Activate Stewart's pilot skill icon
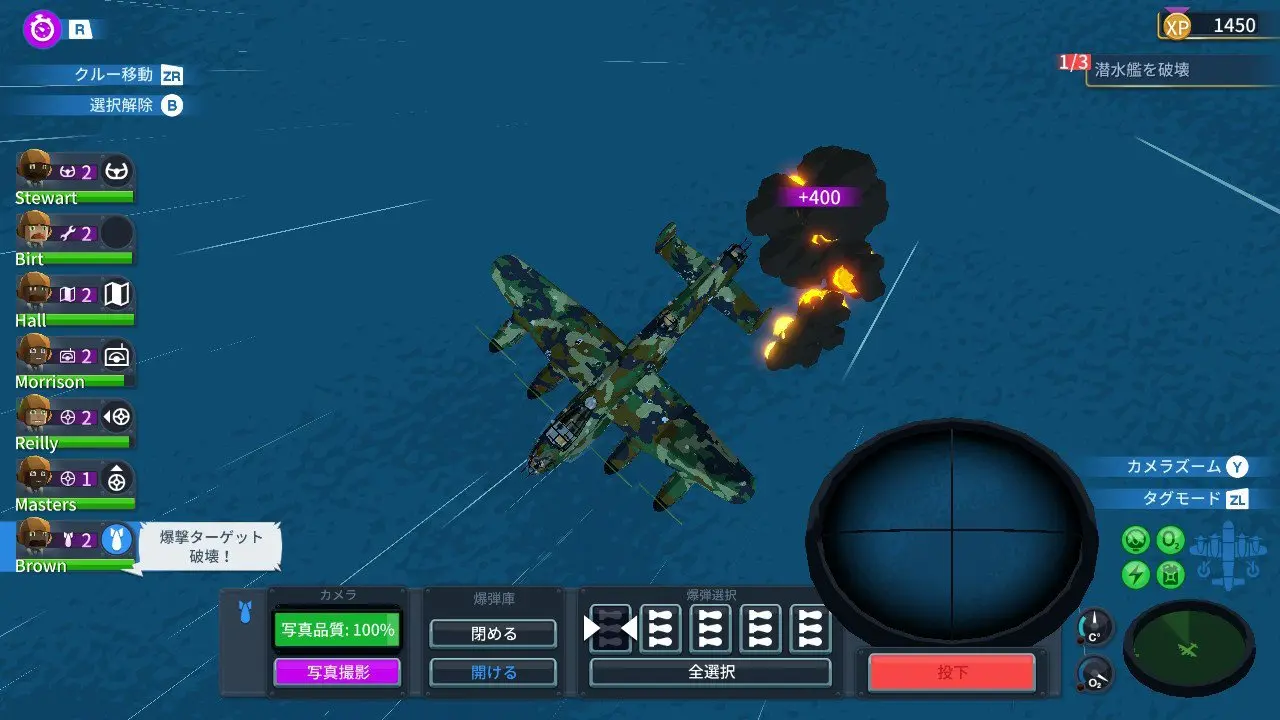The image size is (1280, 720). coord(115,172)
